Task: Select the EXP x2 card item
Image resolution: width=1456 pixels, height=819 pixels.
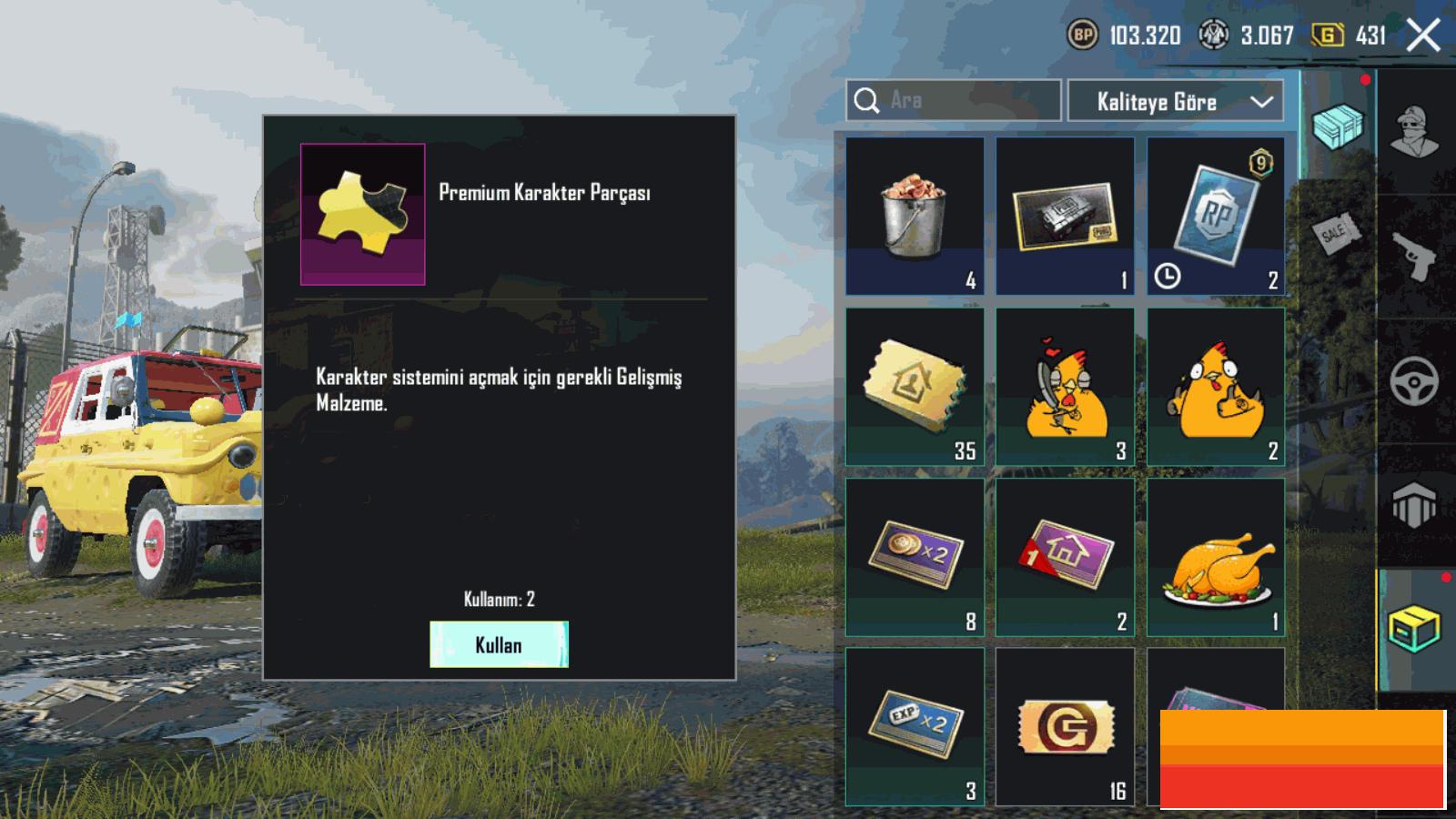Action: [x=915, y=726]
